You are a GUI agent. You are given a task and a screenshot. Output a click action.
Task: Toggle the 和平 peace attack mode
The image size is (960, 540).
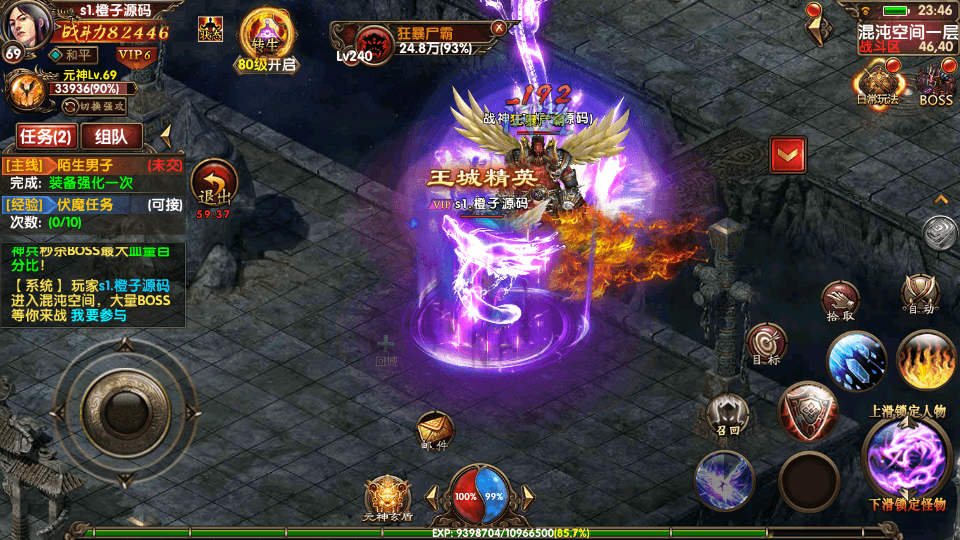pos(74,55)
